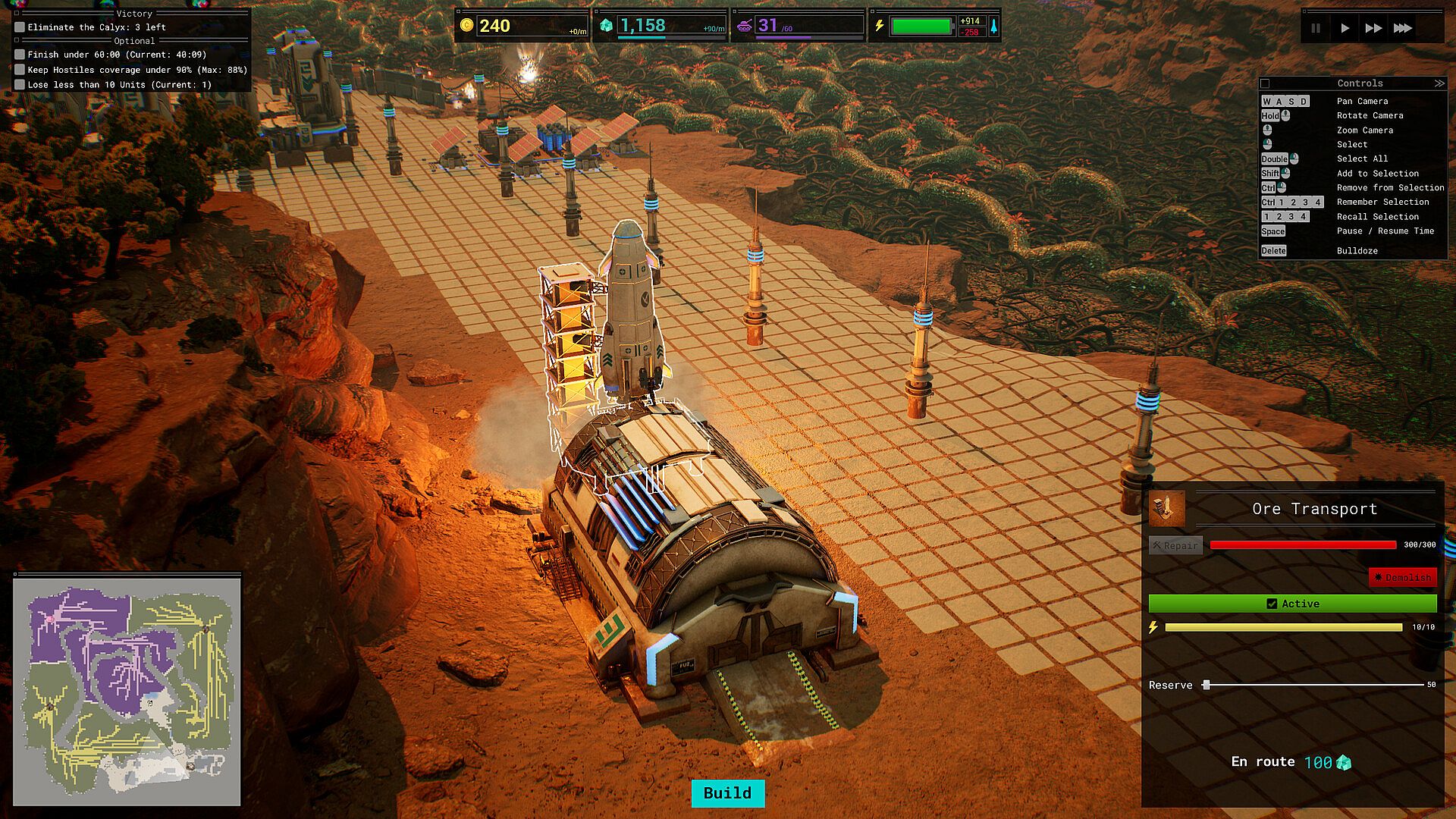
Task: Pause the game speed
Action: 1316,28
